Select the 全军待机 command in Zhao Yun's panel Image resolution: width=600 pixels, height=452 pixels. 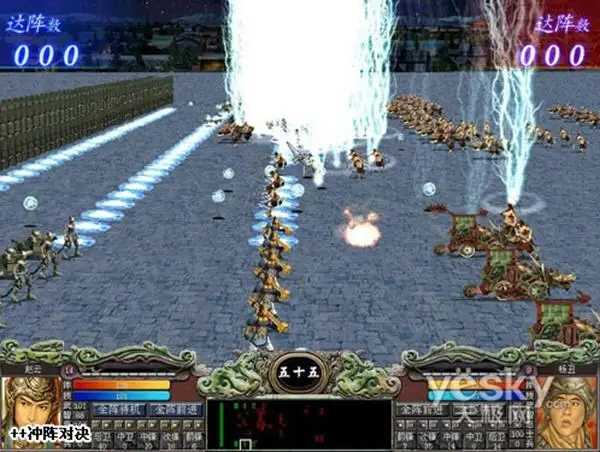pyautogui.click(x=117, y=410)
